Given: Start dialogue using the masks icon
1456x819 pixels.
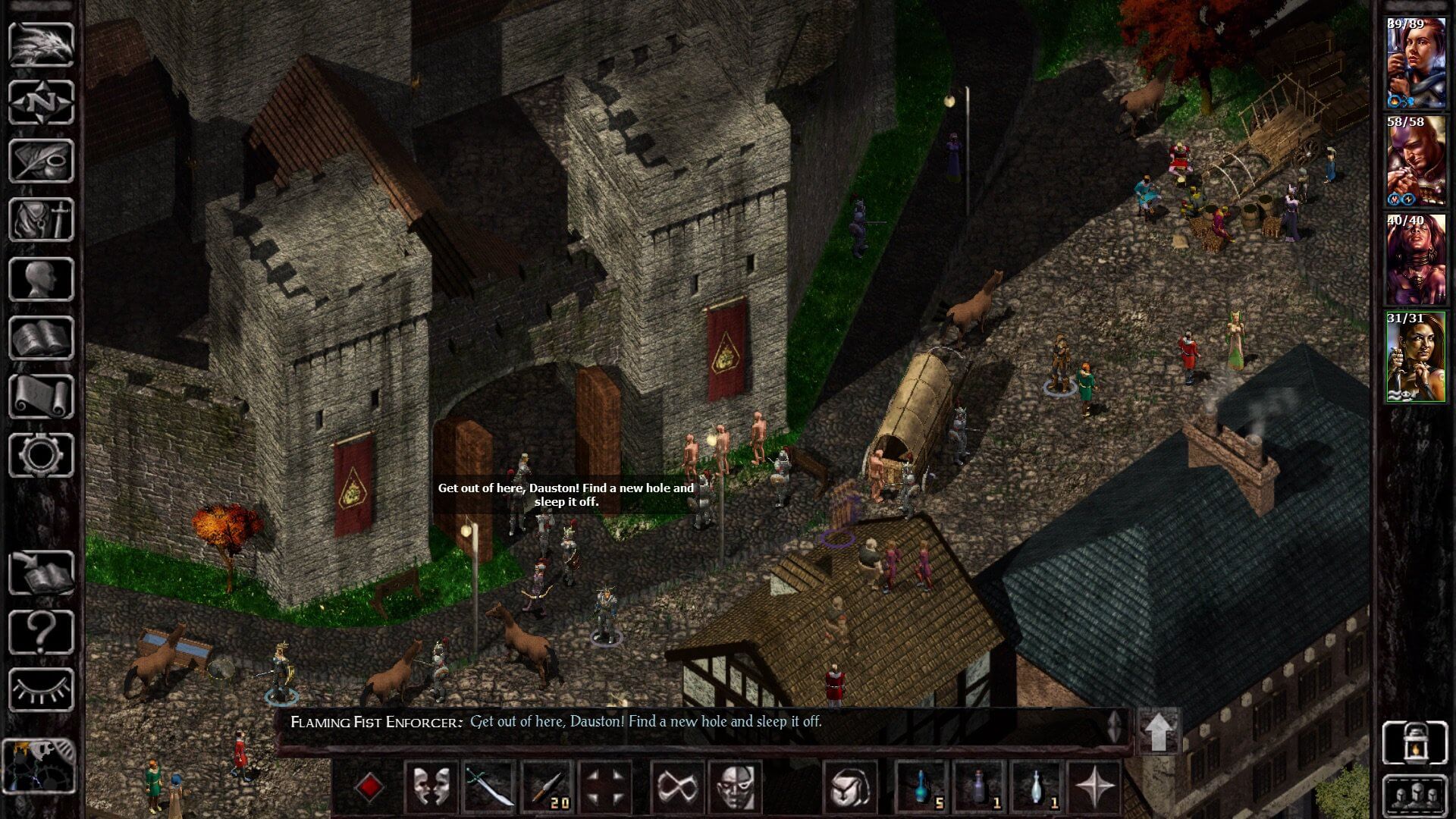Looking at the screenshot, I should click(431, 786).
